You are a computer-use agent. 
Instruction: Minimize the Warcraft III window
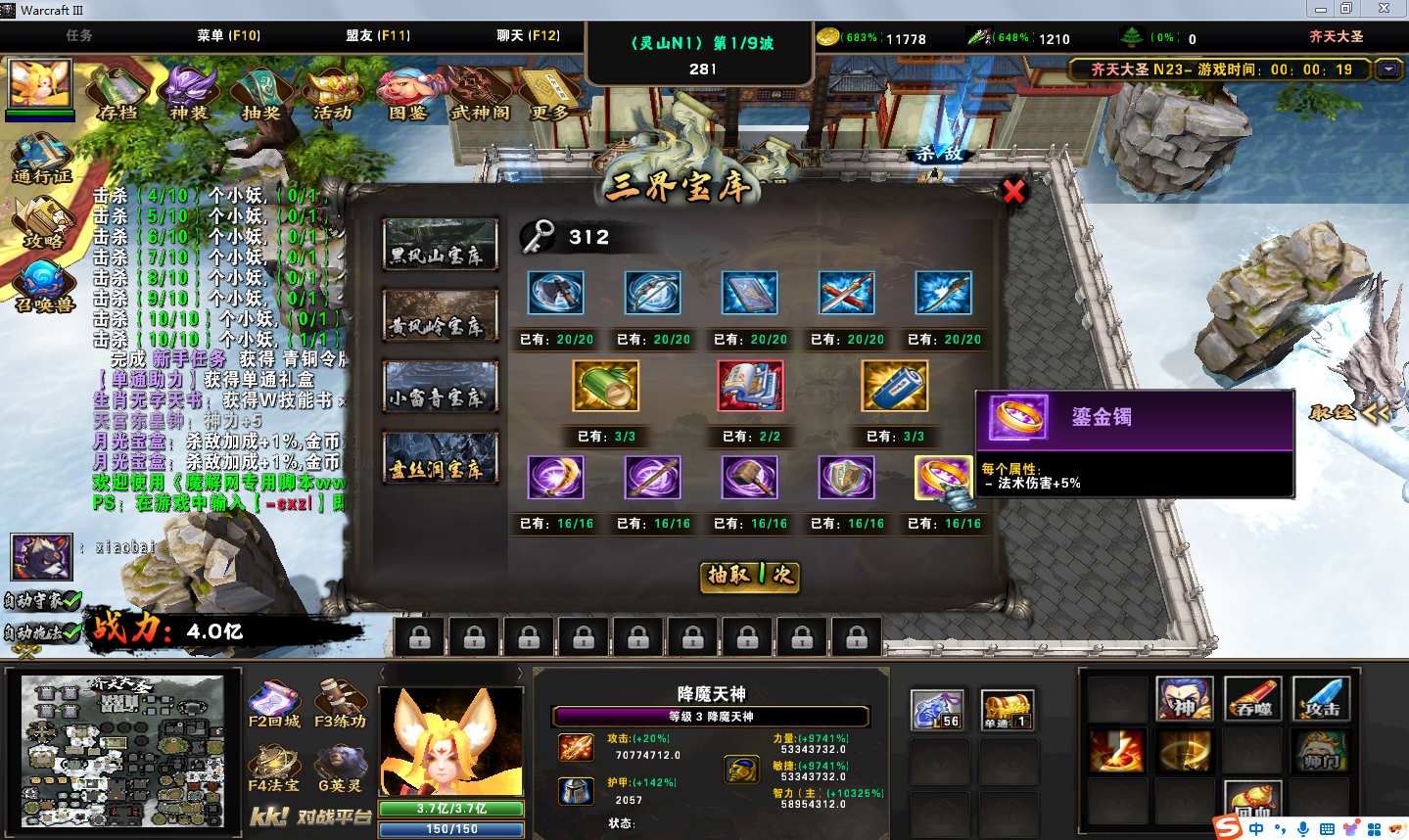coord(1321,9)
